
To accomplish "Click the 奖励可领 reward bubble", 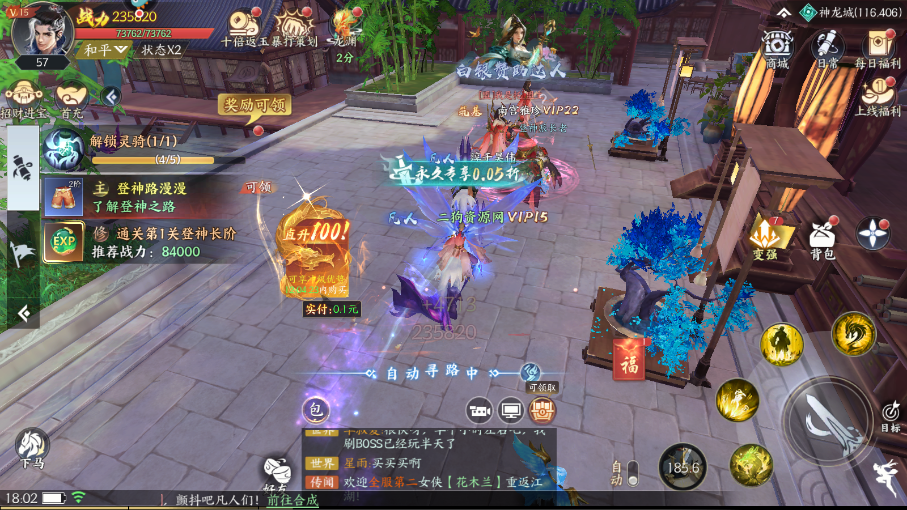I will 254,105.
